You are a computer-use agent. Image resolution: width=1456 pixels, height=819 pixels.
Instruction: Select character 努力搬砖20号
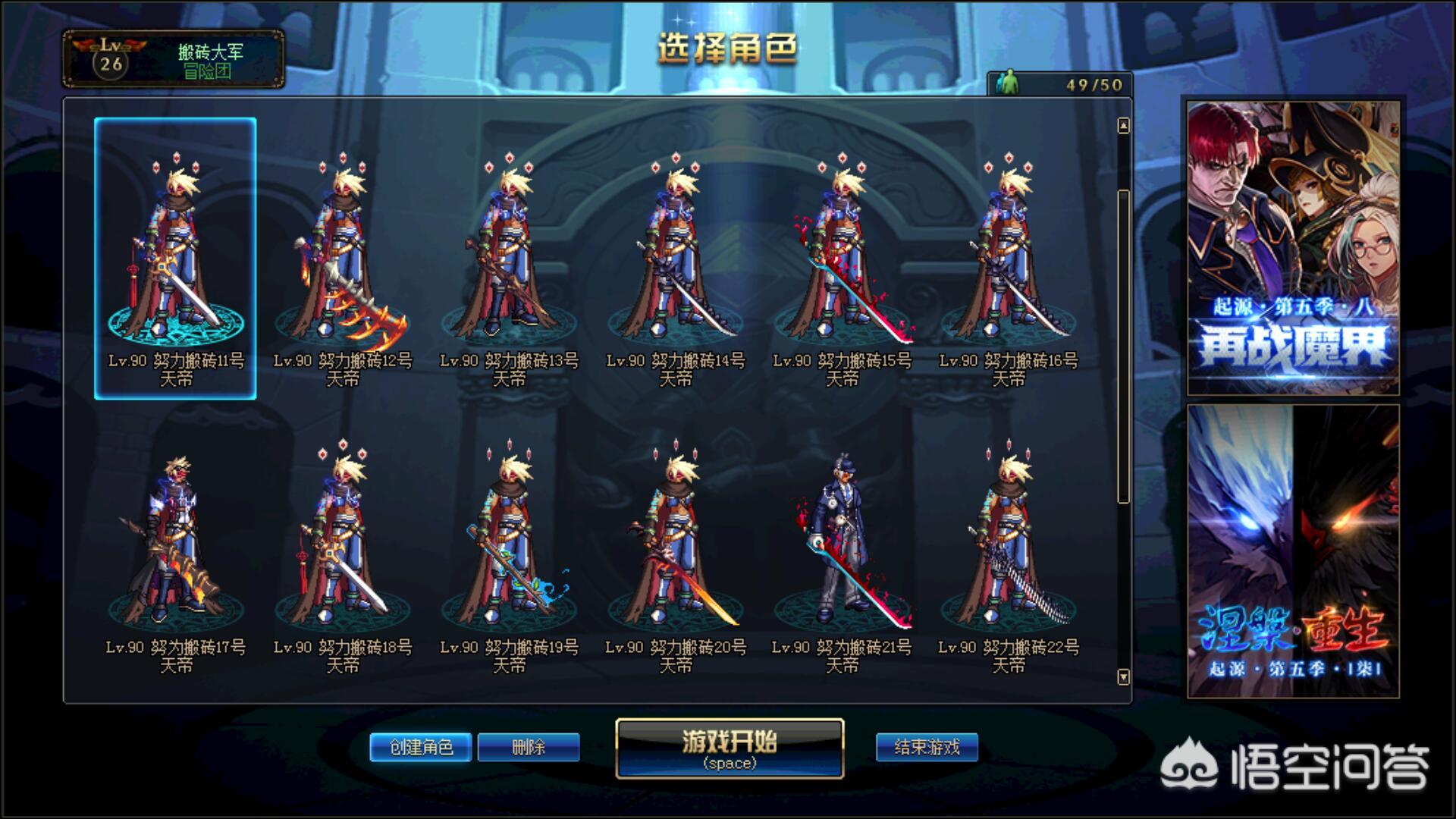coord(676,546)
